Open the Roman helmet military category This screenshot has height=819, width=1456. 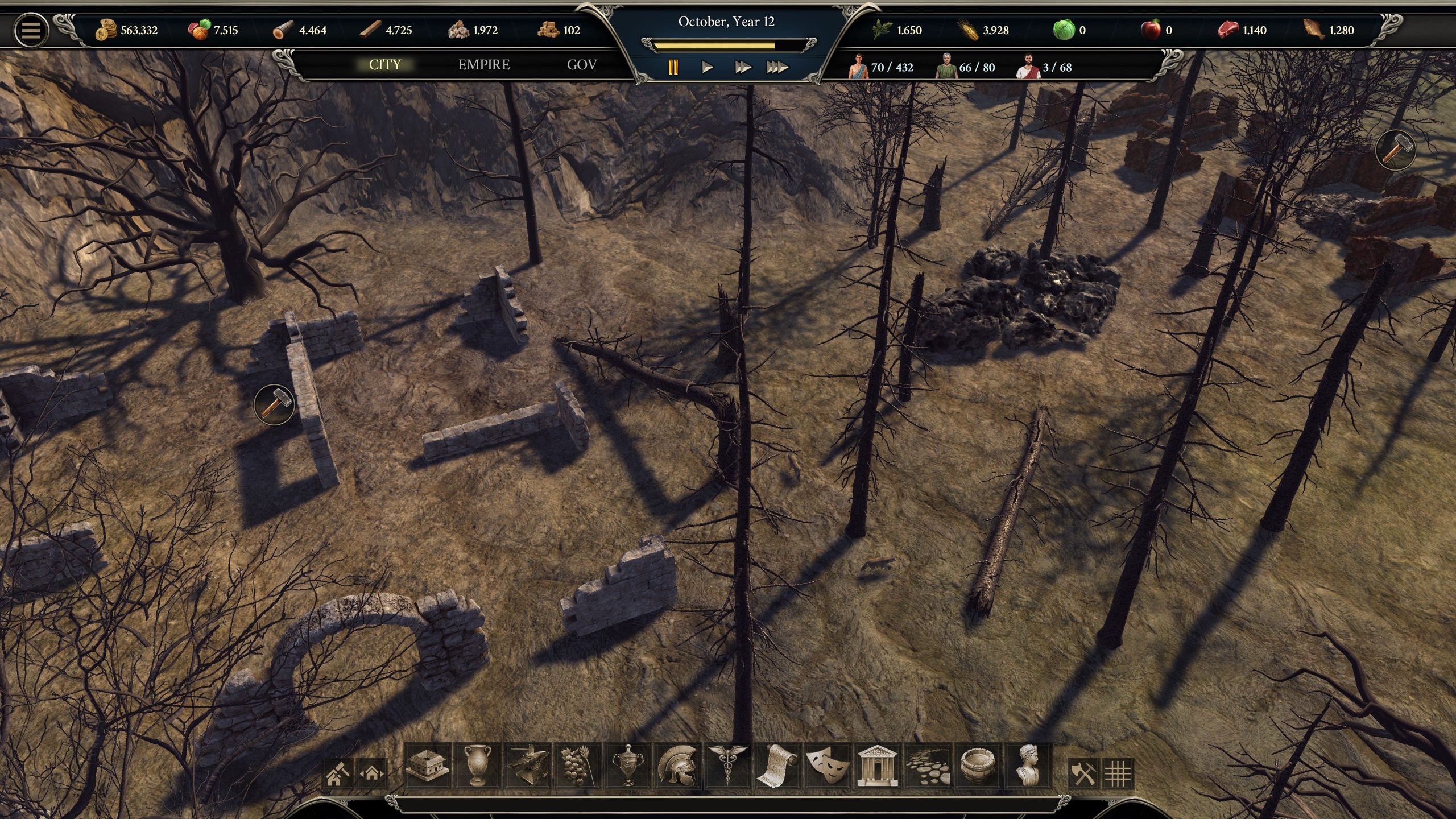coord(677,766)
